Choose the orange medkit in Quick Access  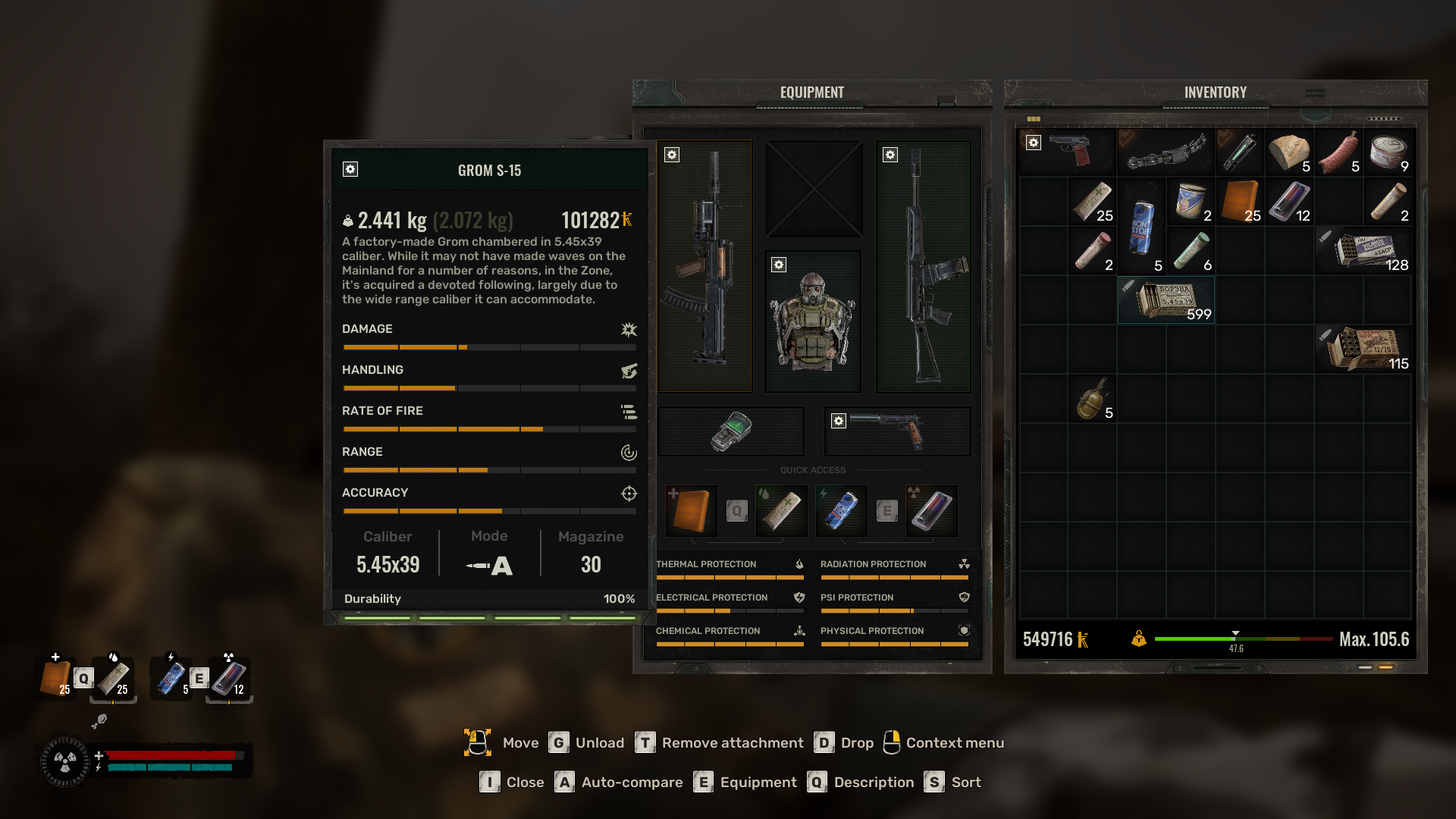pos(691,510)
